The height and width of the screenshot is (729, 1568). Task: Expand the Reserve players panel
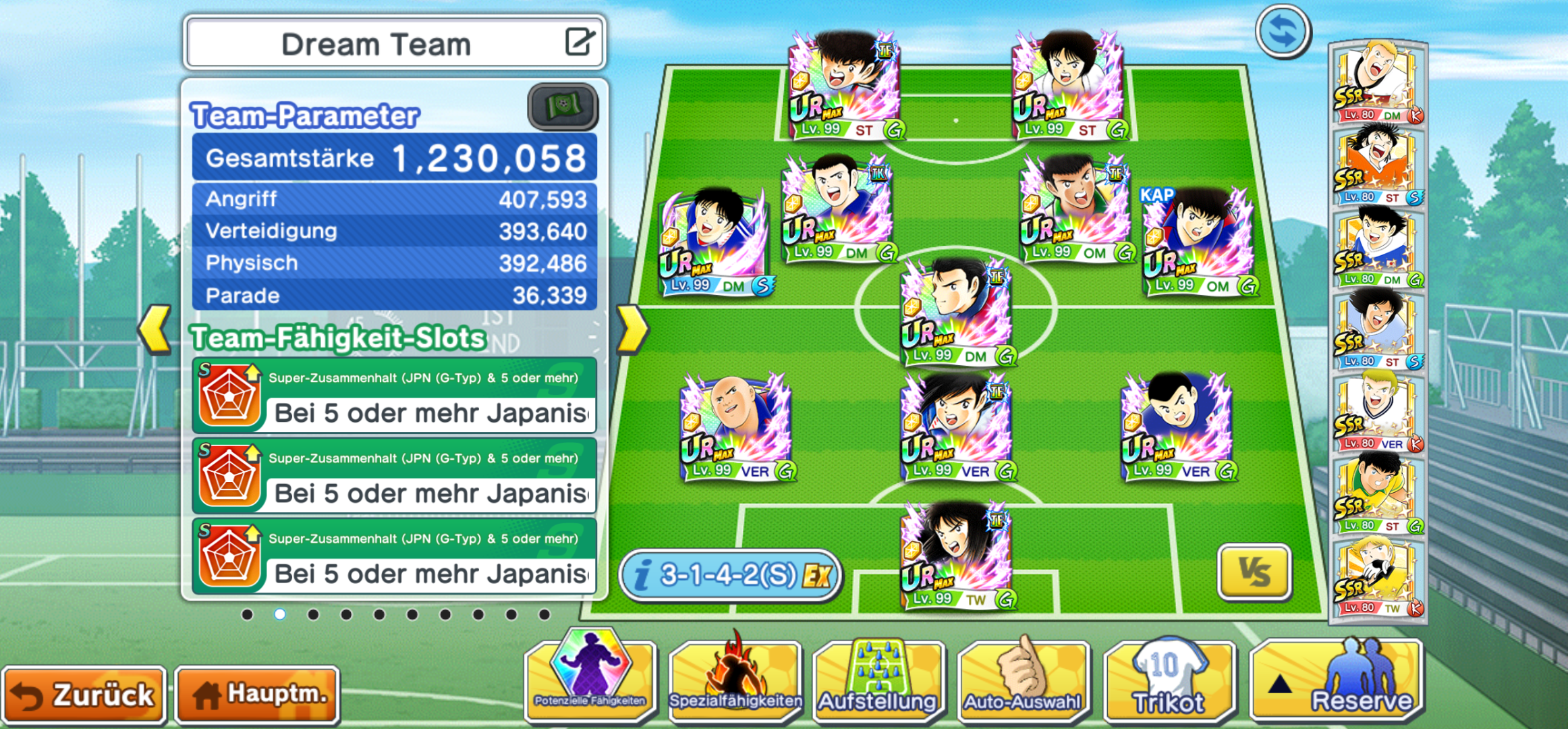1337,678
